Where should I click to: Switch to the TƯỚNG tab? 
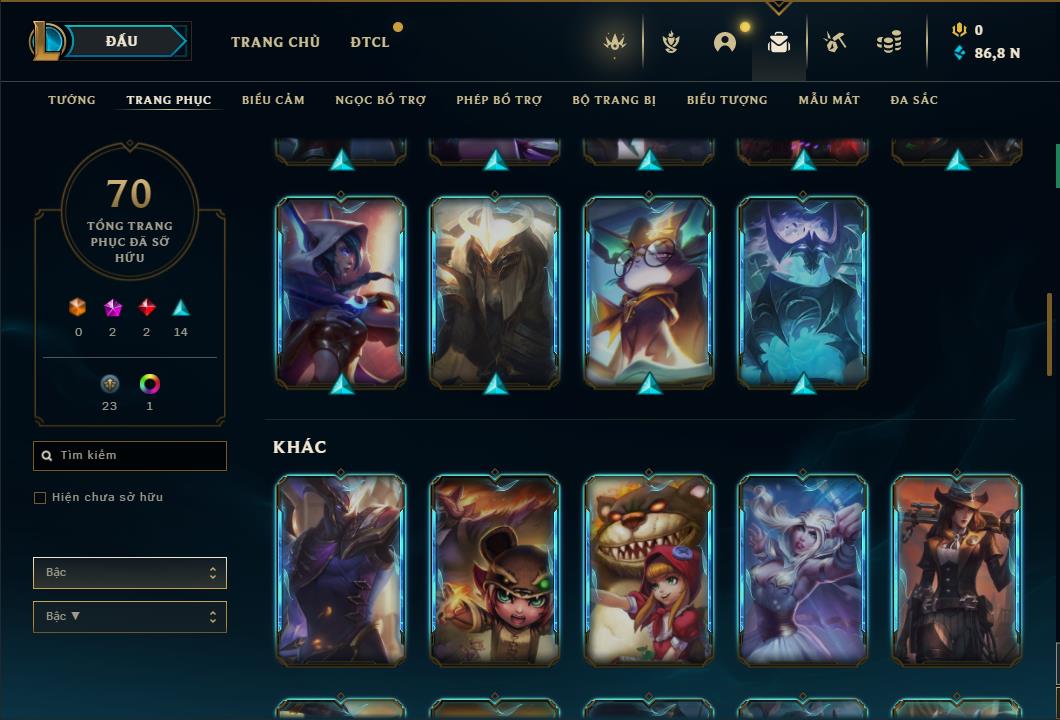(72, 100)
